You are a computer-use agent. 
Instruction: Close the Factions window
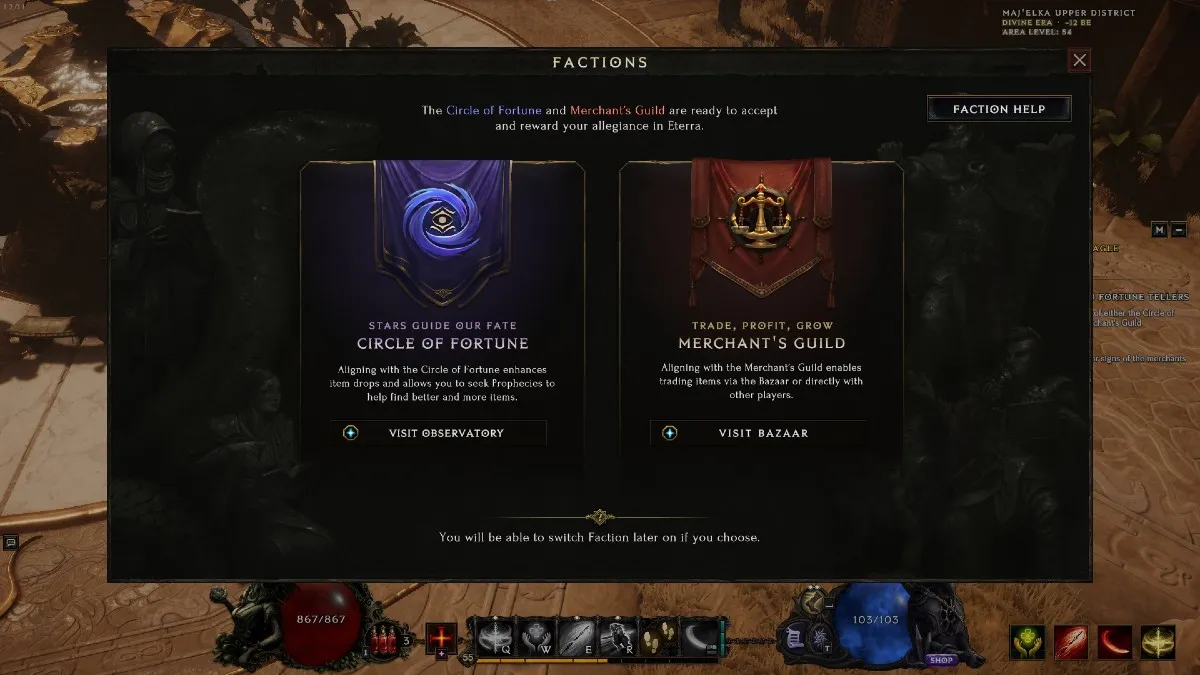coord(1079,61)
